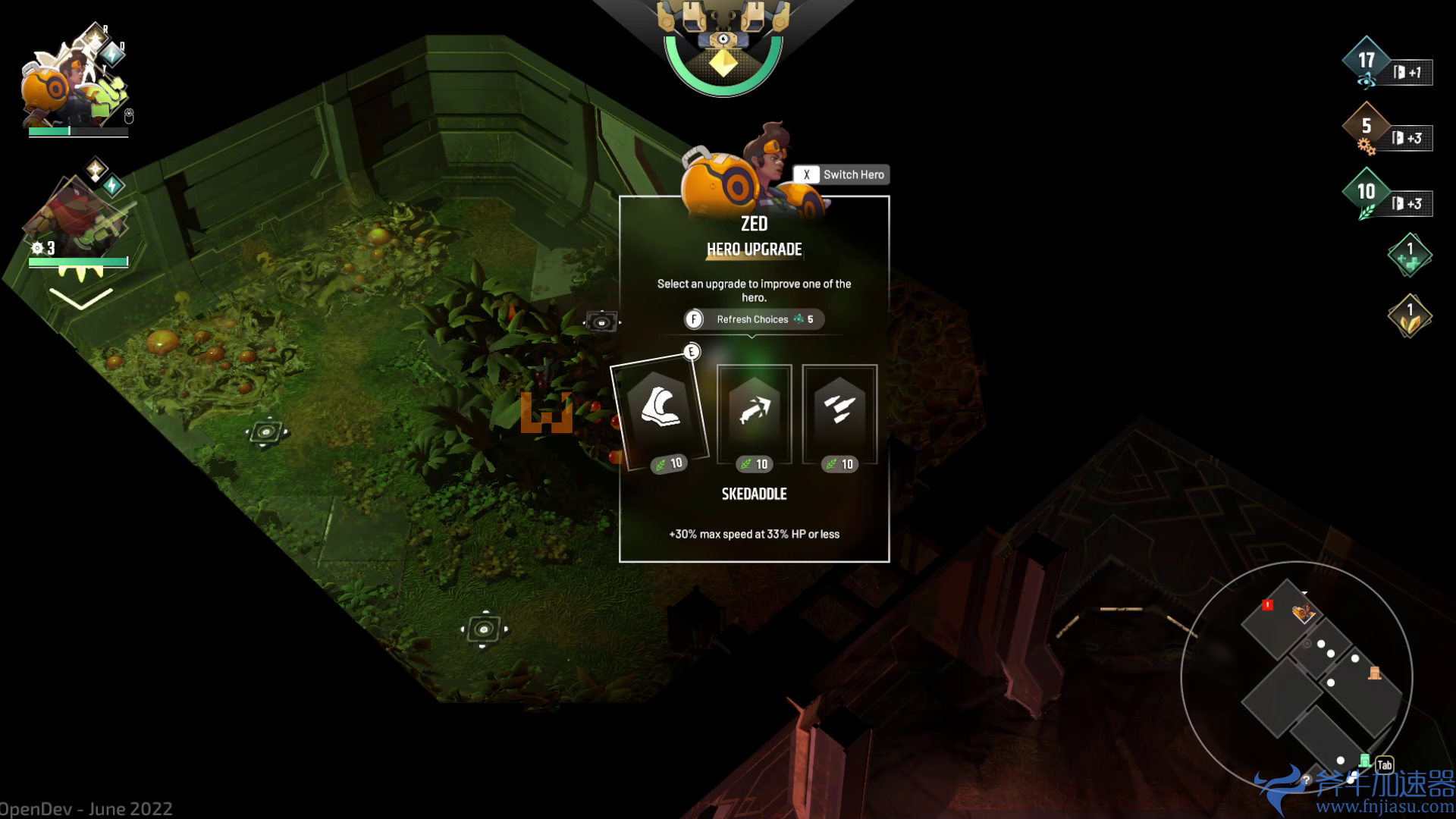Open the industry resource counter showing 5
Image resolution: width=1456 pixels, height=819 pixels.
(x=1366, y=127)
